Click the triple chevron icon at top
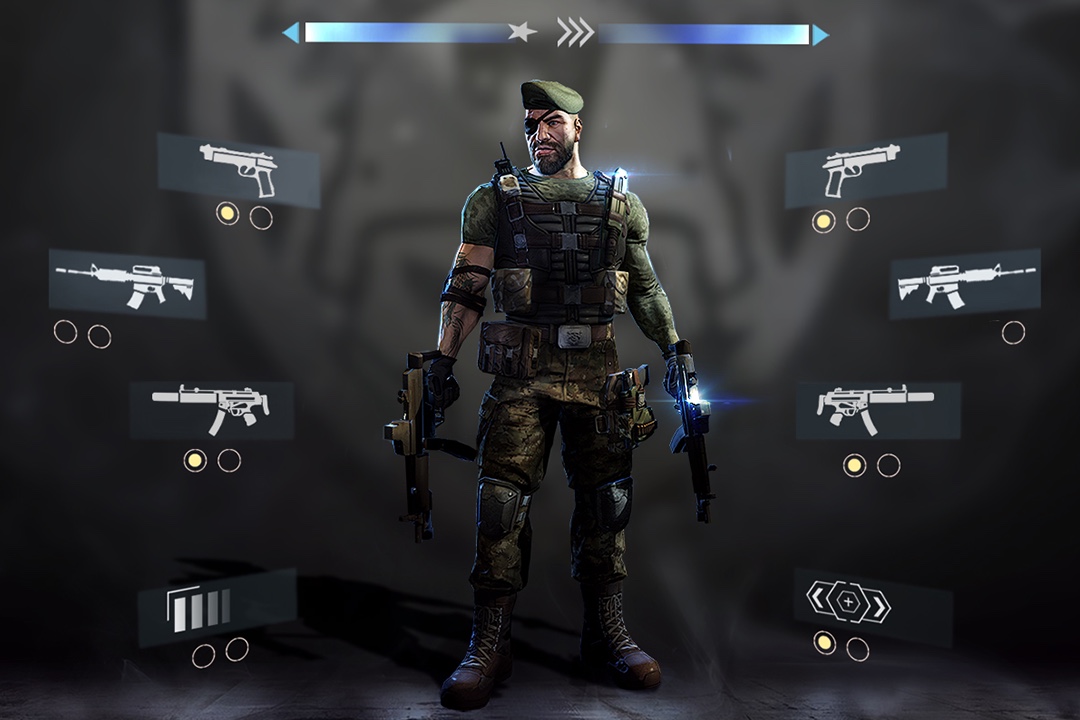This screenshot has height=720, width=1080. point(575,33)
